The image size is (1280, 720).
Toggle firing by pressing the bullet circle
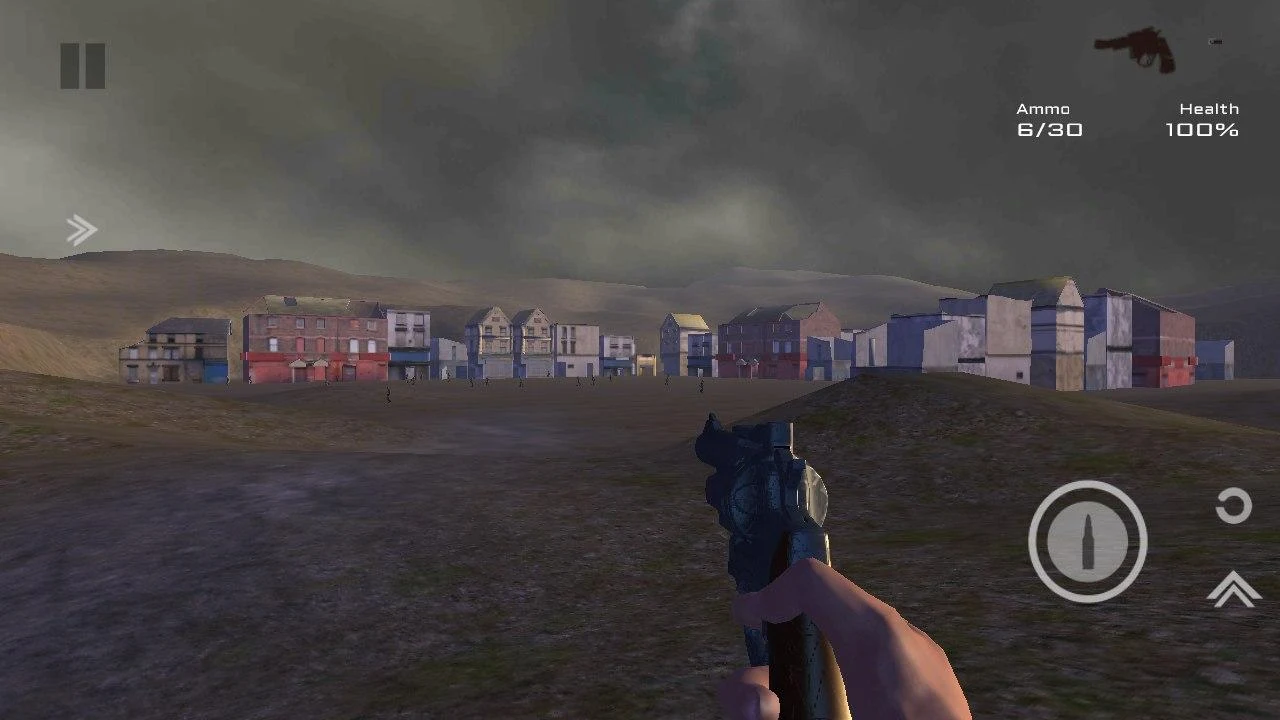click(1087, 541)
